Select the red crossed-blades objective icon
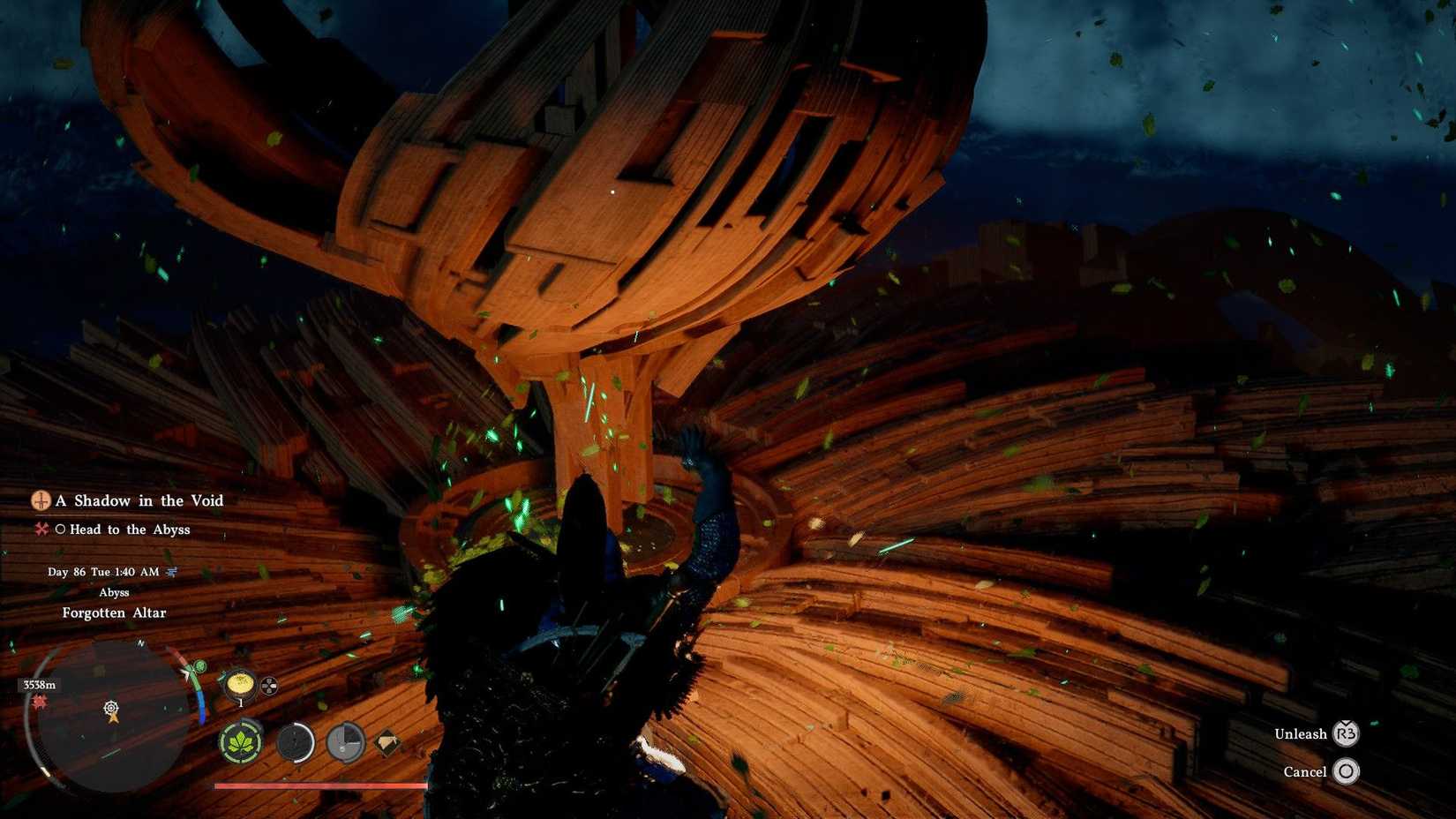The height and width of the screenshot is (819, 1456). 42,529
